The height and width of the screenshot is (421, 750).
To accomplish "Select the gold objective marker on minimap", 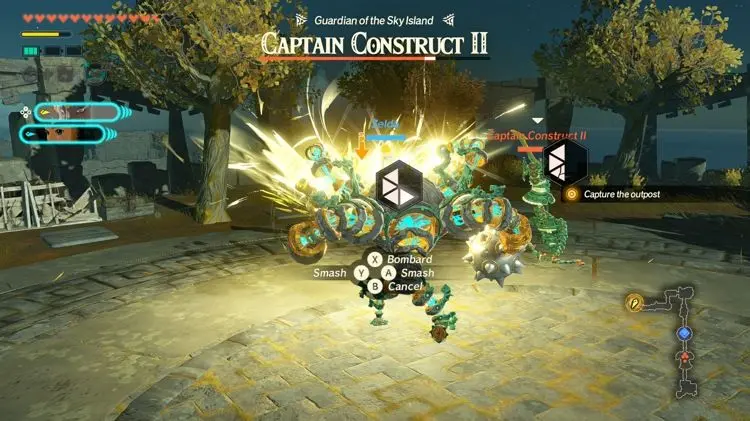I will (634, 301).
